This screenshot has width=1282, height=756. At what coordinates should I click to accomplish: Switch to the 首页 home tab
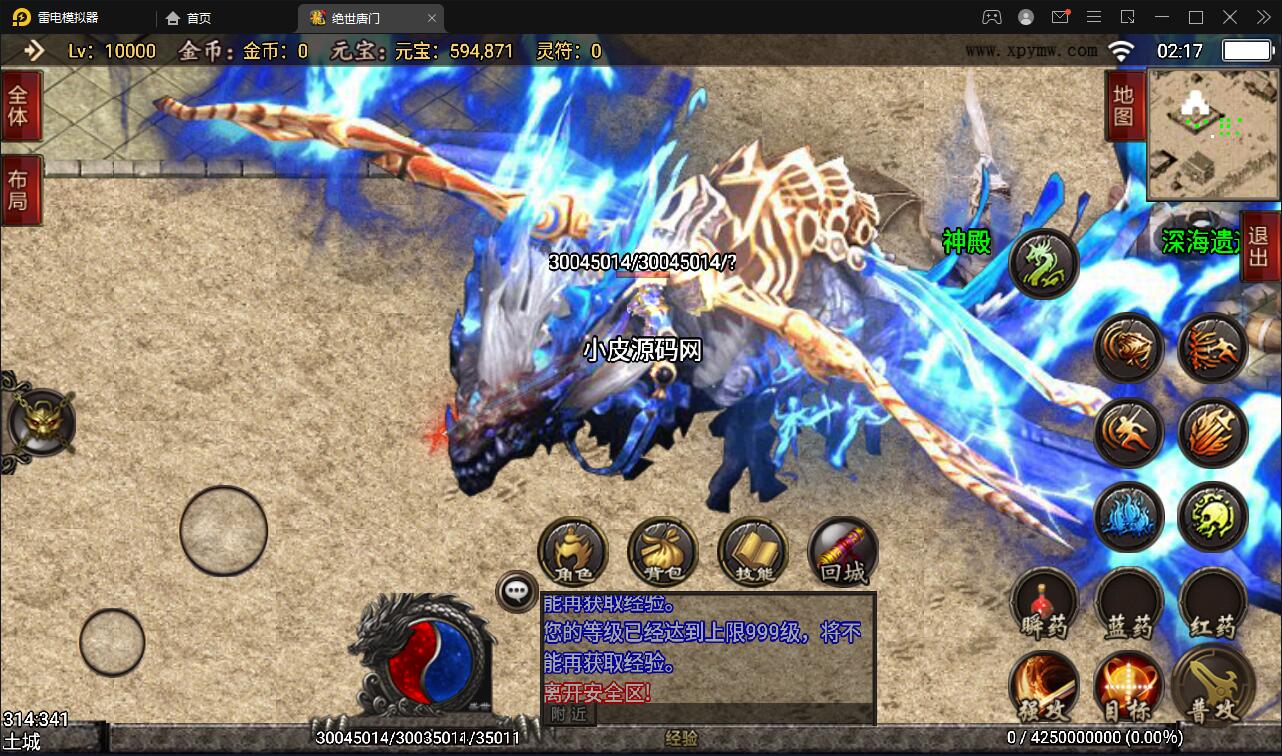tap(188, 17)
